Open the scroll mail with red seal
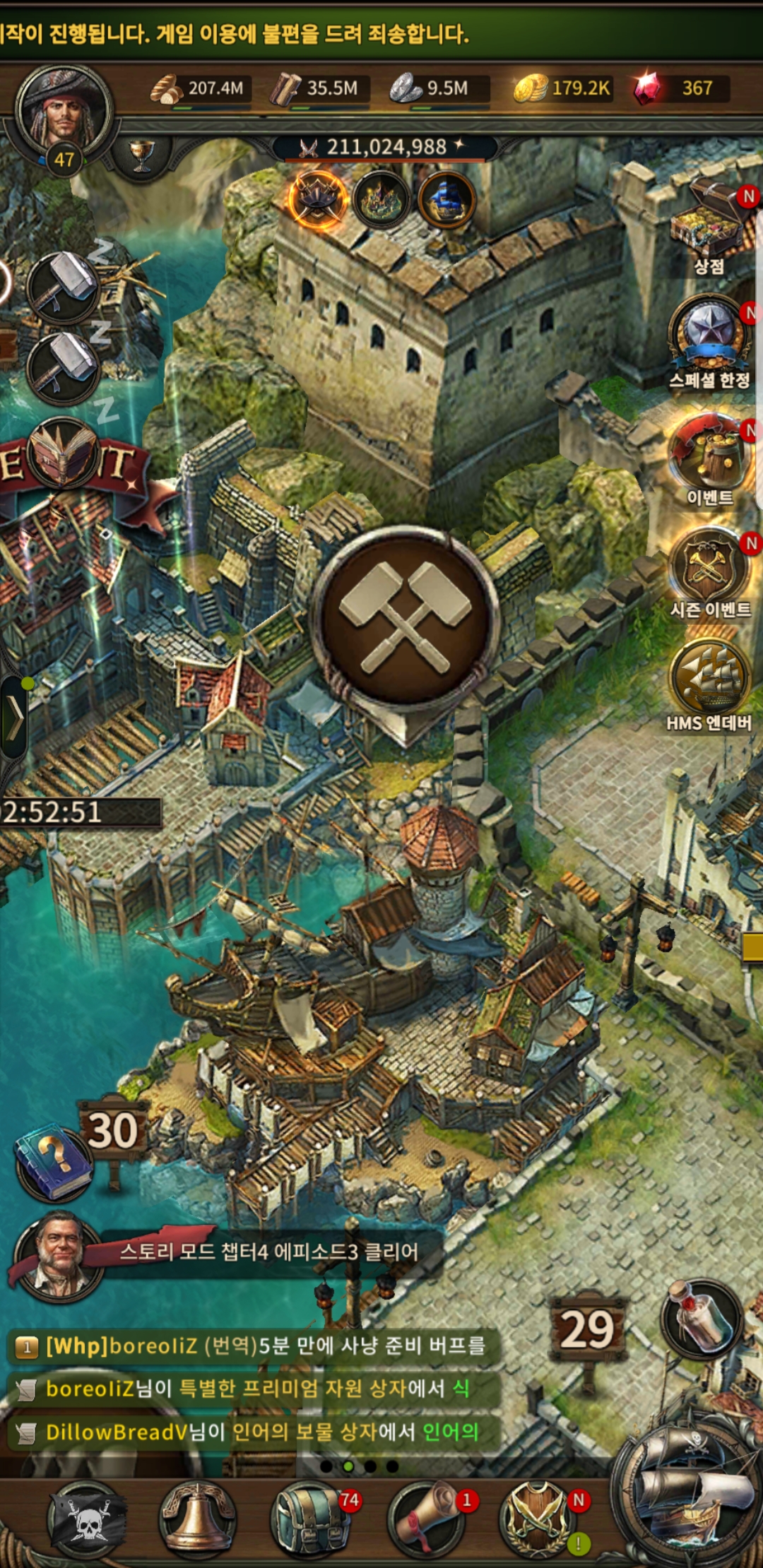This screenshot has width=763, height=1568. pos(426,1519)
